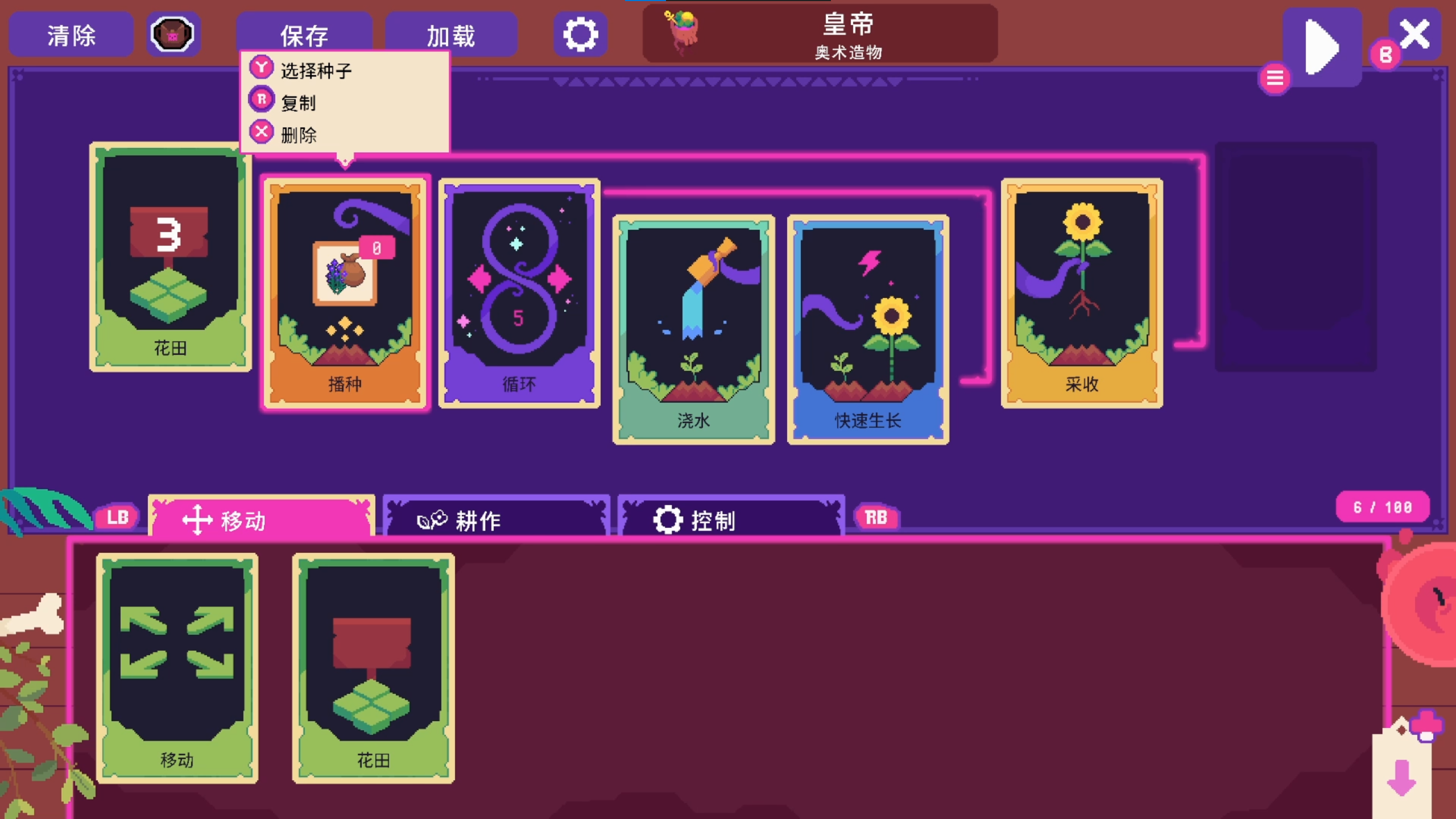The width and height of the screenshot is (1456, 819).
Task: Choose 复制 to duplicate the card
Action: pyautogui.click(x=299, y=103)
